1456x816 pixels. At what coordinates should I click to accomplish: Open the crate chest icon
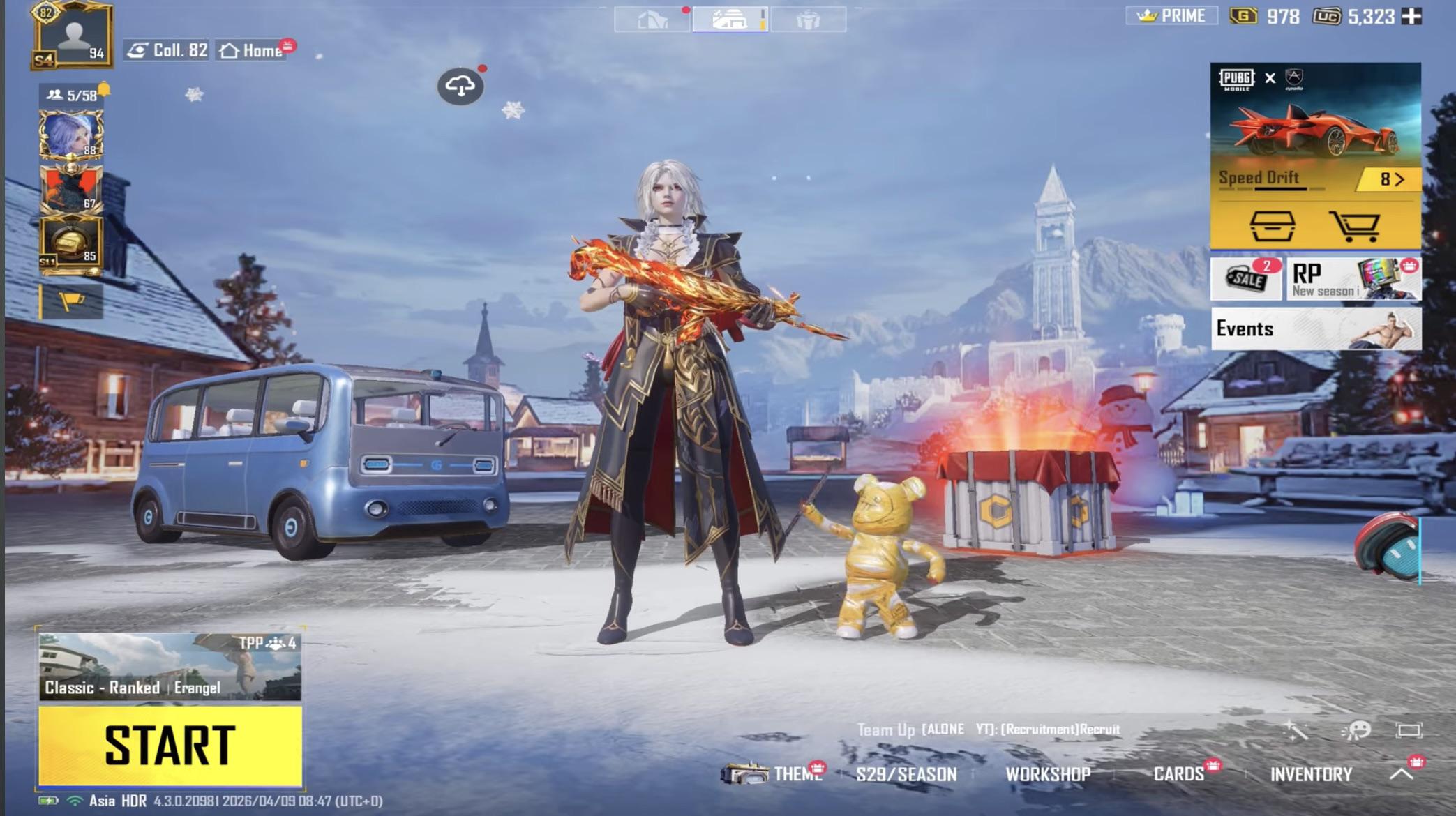[1272, 225]
